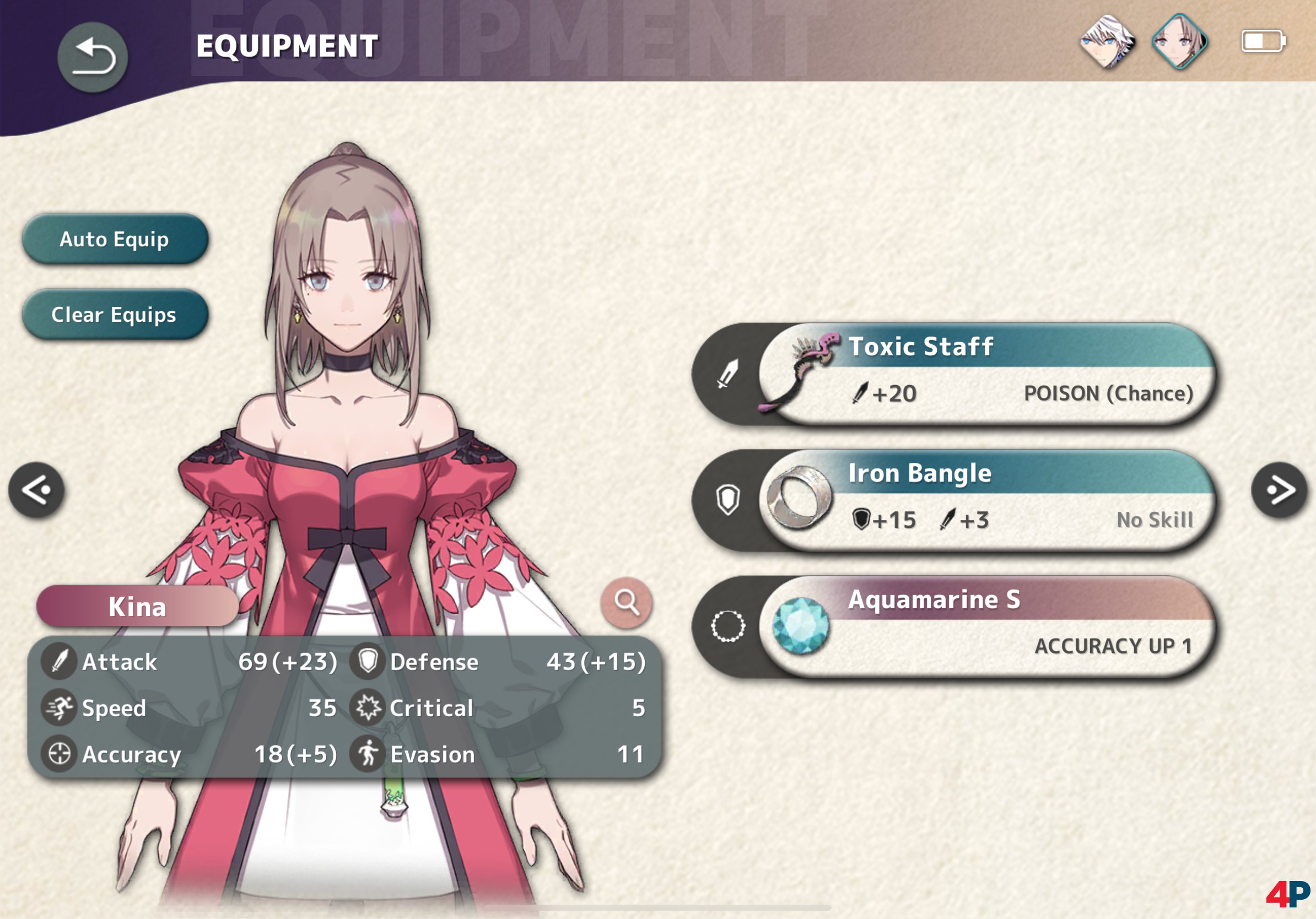Viewport: 1316px width, 919px height.
Task: Open the magnifying glass character view
Action: point(626,602)
